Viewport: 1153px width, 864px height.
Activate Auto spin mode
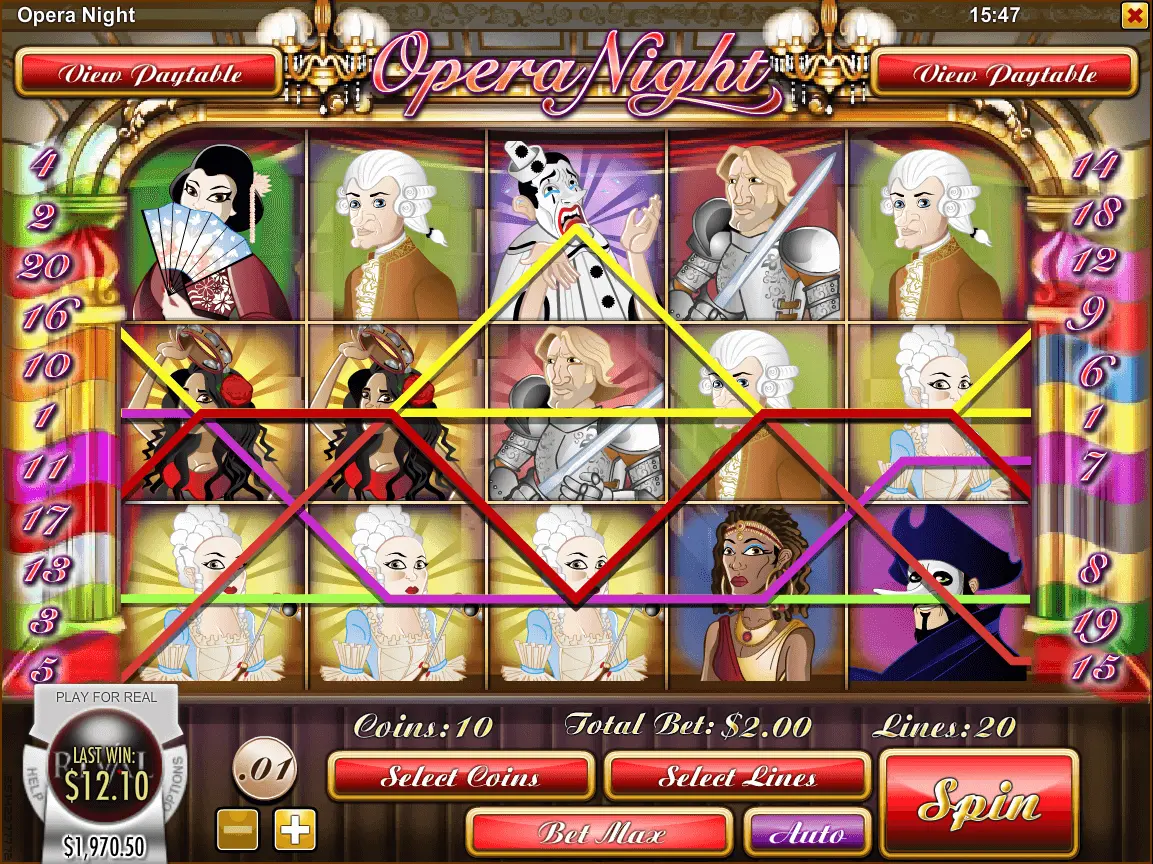tap(807, 832)
